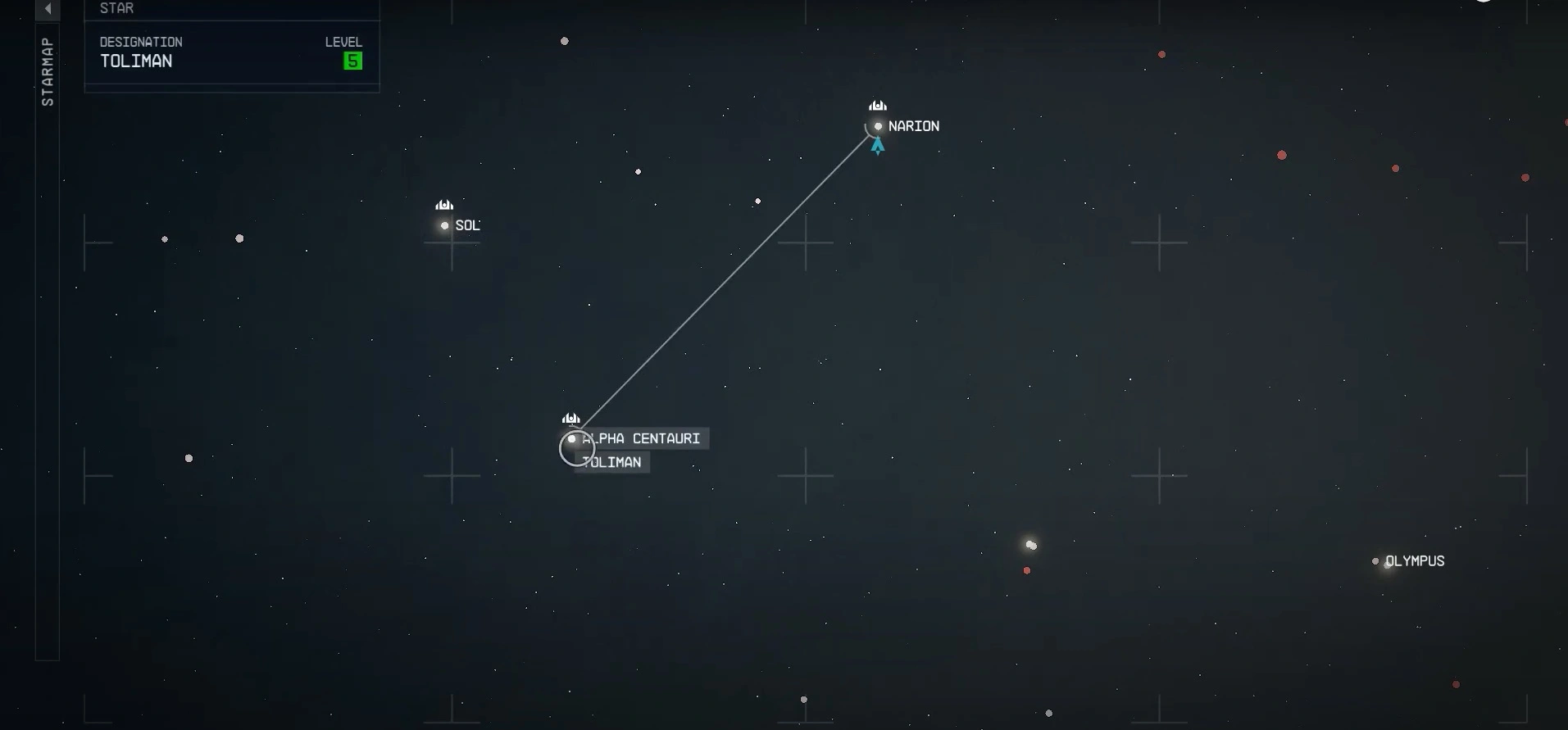Click the settlement icon above Sol
The height and width of the screenshot is (730, 1568).
point(445,205)
